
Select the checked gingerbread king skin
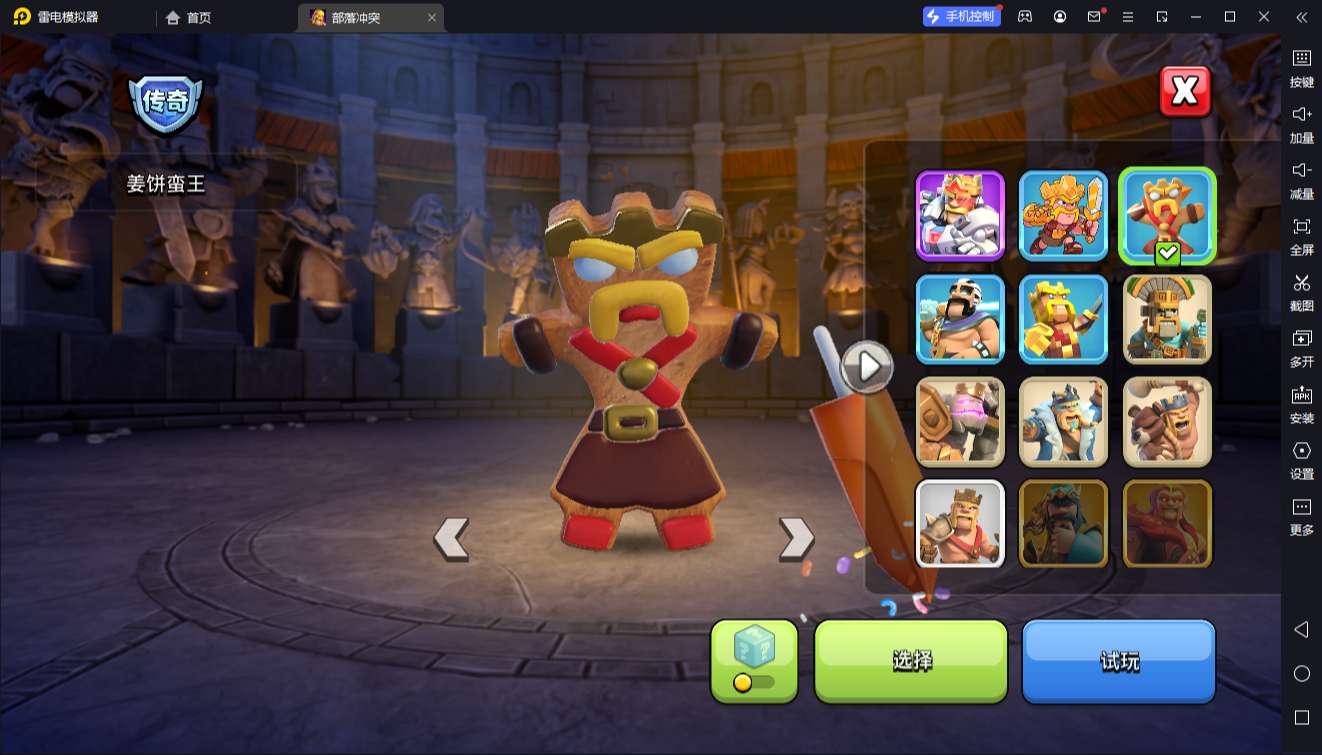[1166, 214]
